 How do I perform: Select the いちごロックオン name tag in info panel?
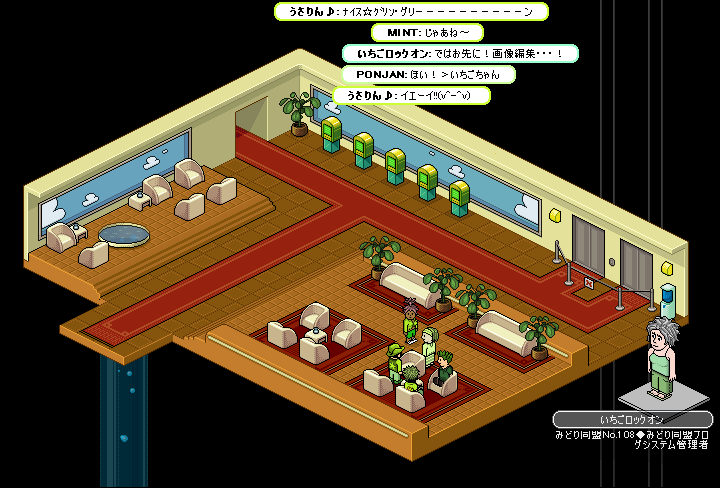pos(632,420)
